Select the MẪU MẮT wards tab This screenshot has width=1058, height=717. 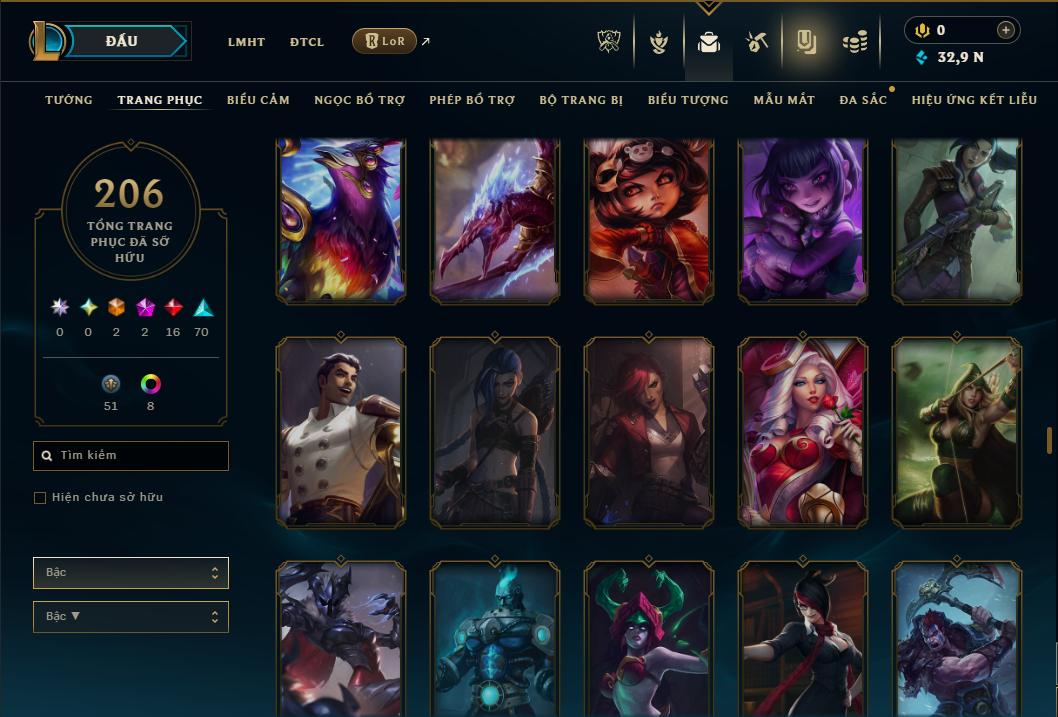[784, 100]
